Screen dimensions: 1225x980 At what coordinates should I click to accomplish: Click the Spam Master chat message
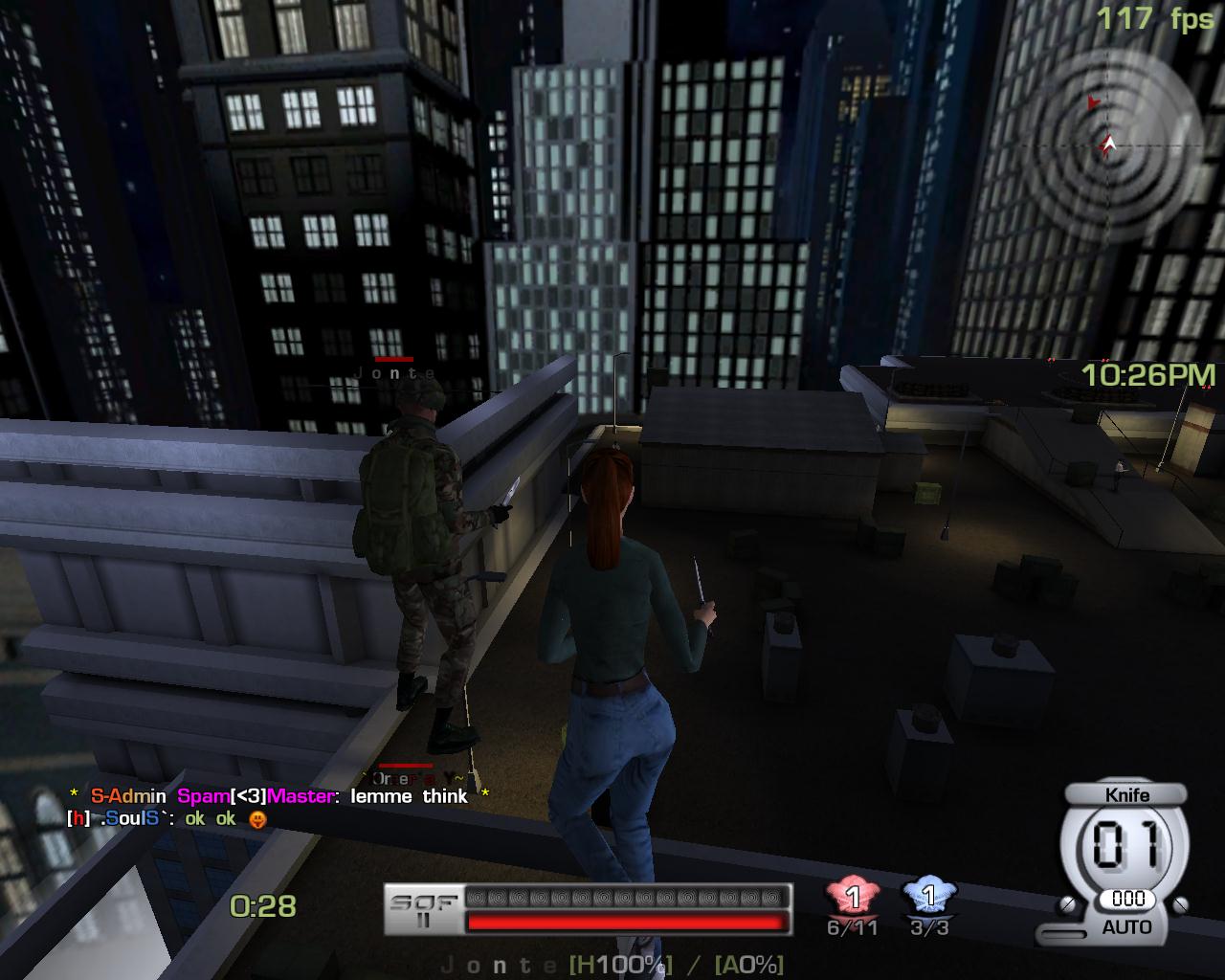[x=278, y=796]
